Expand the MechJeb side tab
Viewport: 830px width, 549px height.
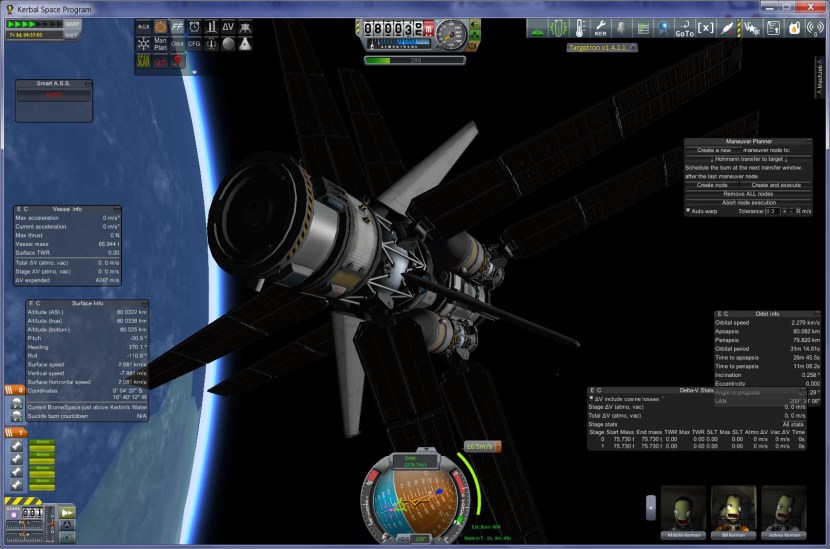(x=820, y=77)
